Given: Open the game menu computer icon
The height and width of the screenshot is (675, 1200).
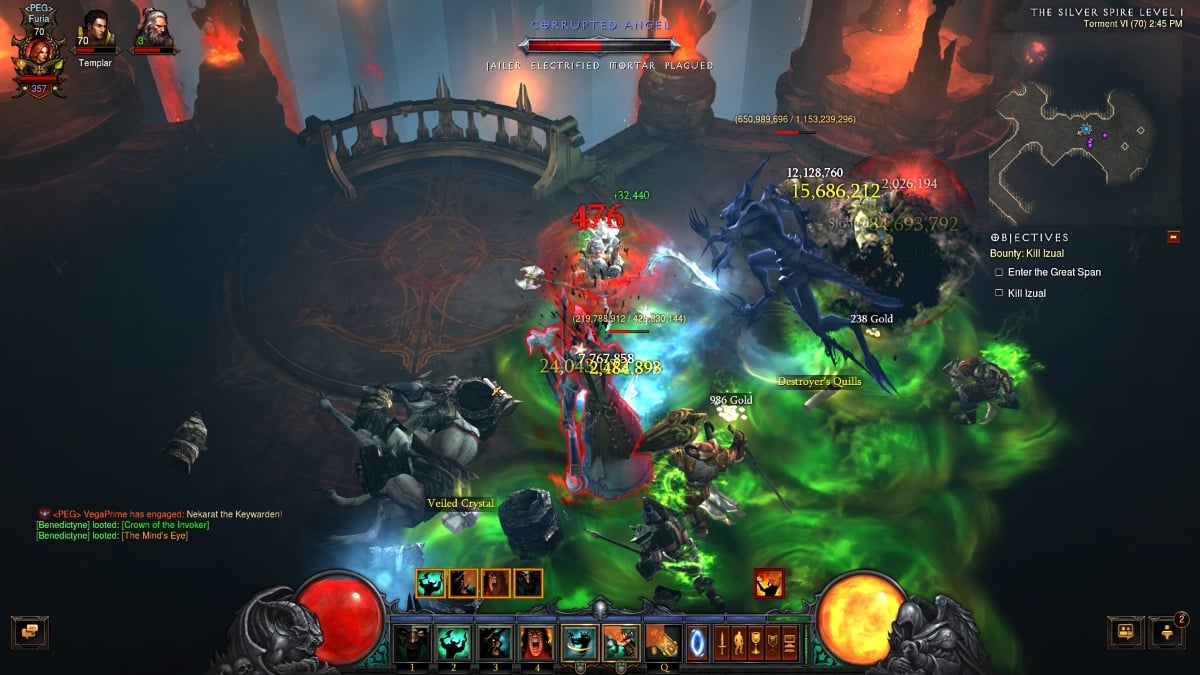Looking at the screenshot, I should (791, 642).
